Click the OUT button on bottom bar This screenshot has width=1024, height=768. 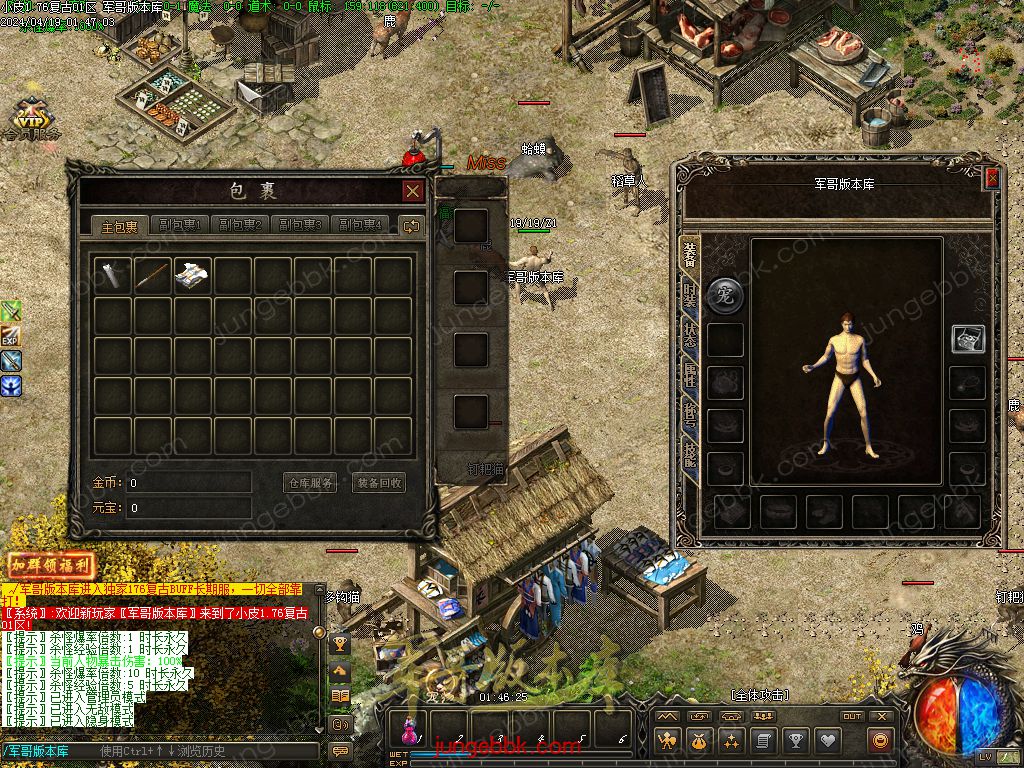pyautogui.click(x=852, y=716)
